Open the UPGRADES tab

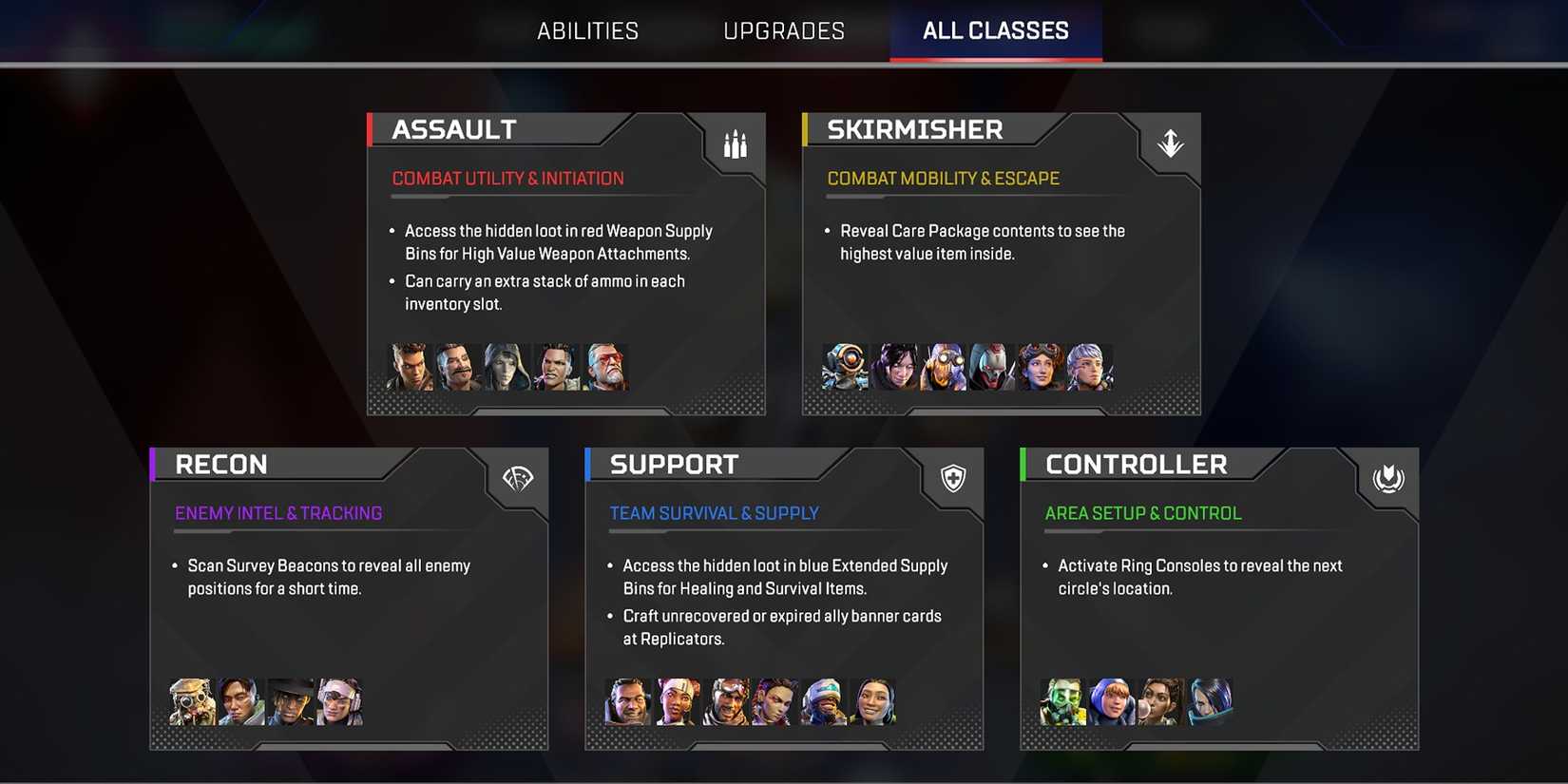coord(783,29)
